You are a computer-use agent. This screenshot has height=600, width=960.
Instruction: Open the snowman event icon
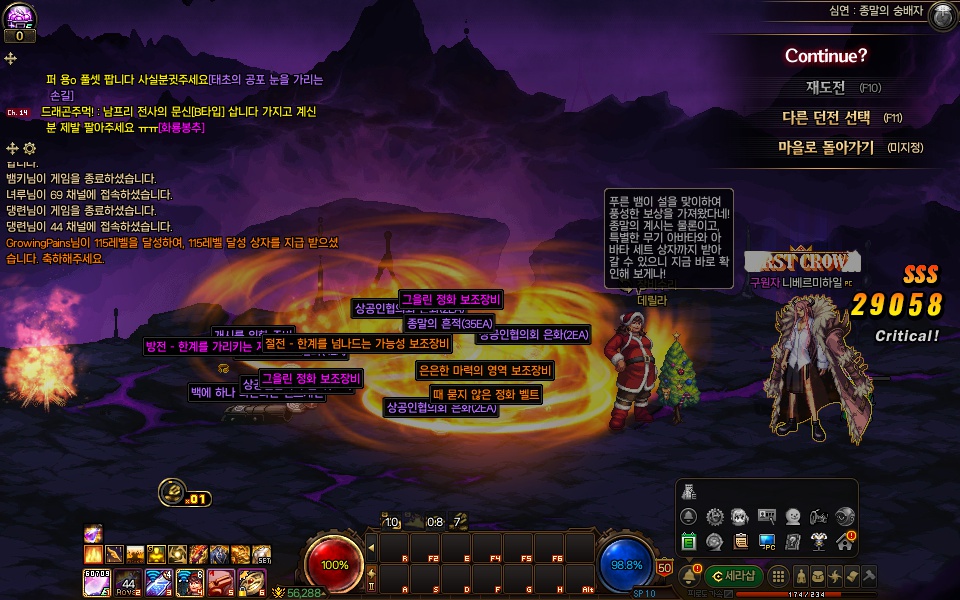pyautogui.click(x=792, y=516)
